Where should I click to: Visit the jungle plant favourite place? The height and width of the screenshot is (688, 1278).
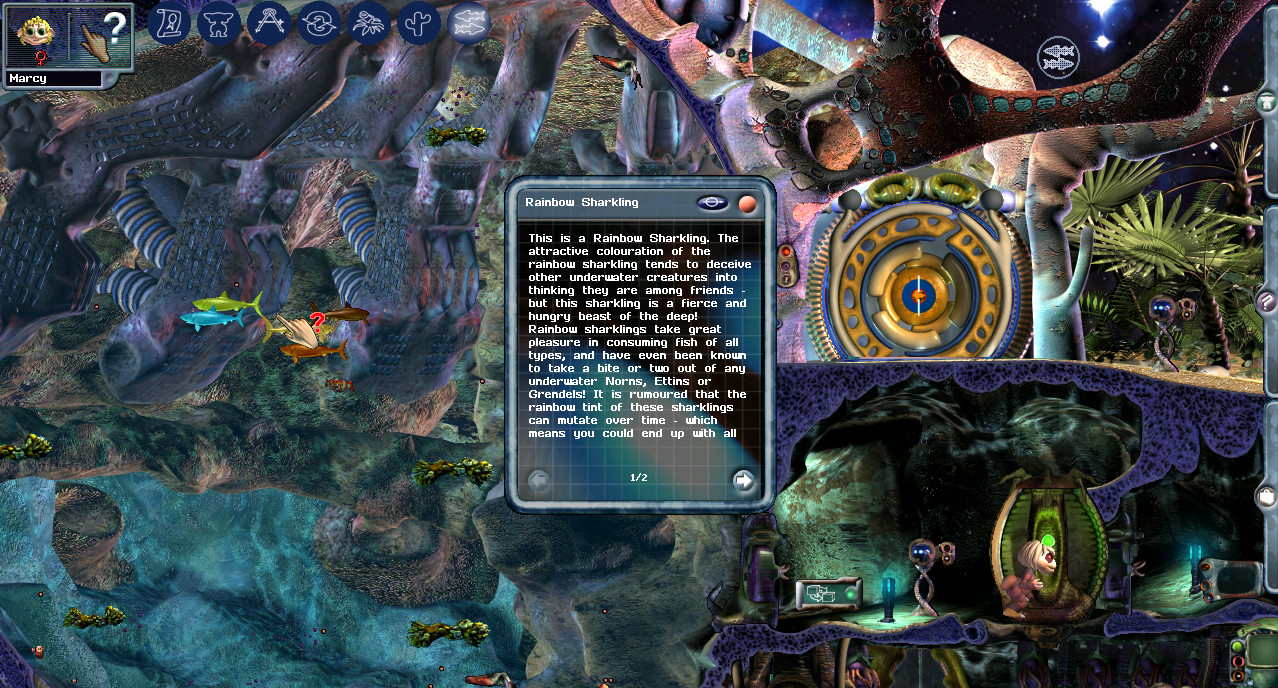tap(369, 23)
